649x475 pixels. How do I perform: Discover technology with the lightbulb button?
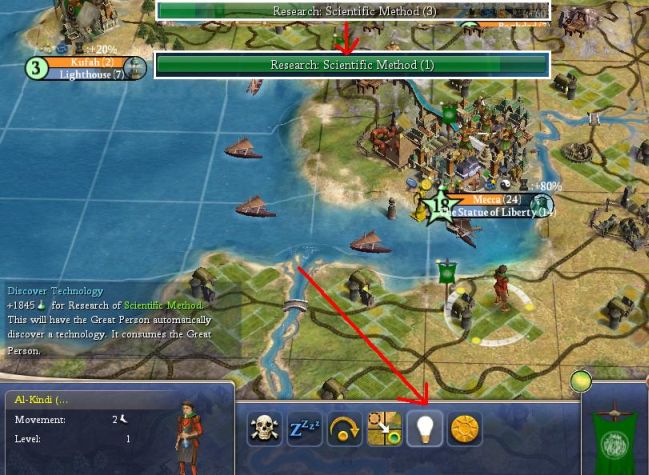426,429
